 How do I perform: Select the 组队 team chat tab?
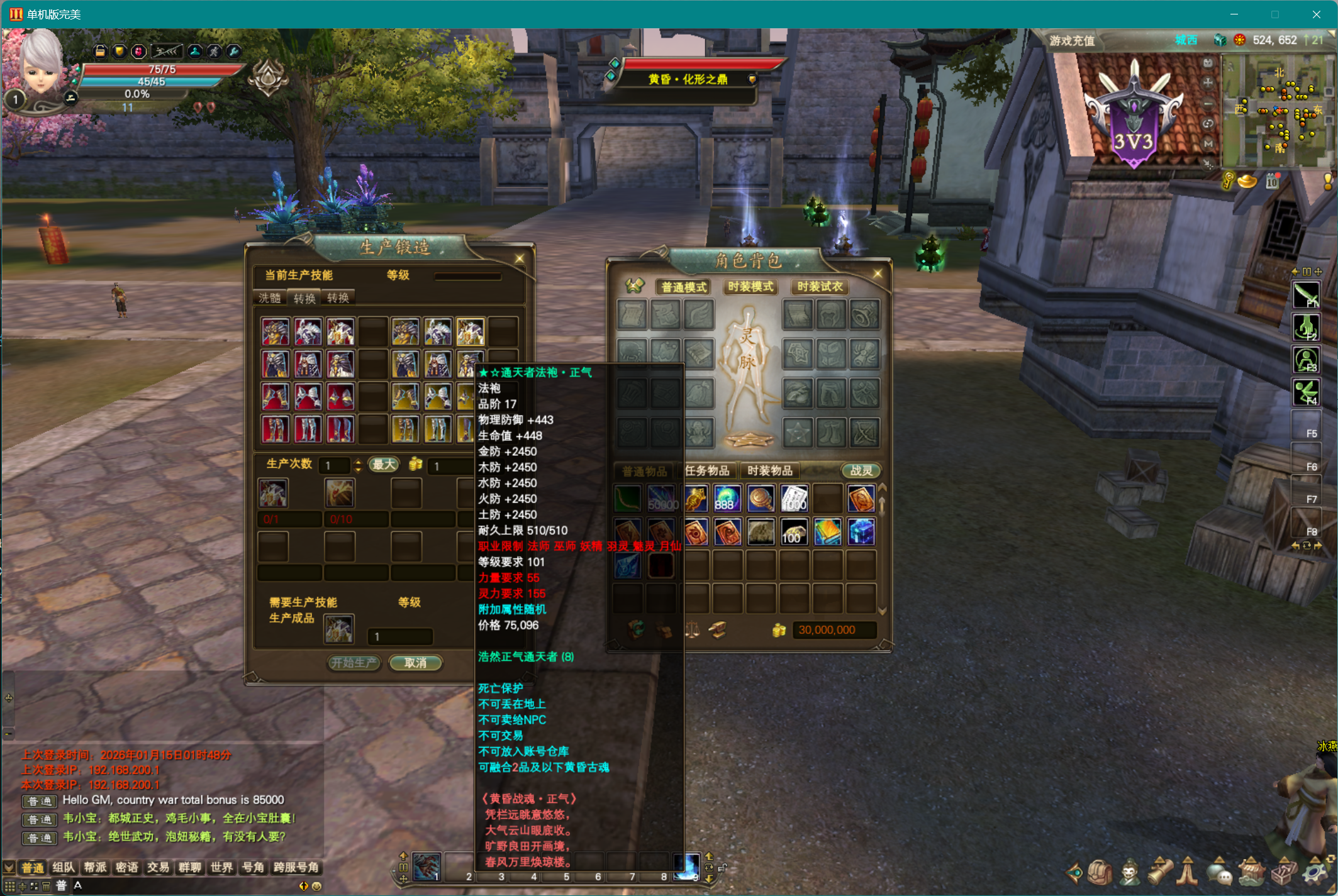(x=64, y=868)
